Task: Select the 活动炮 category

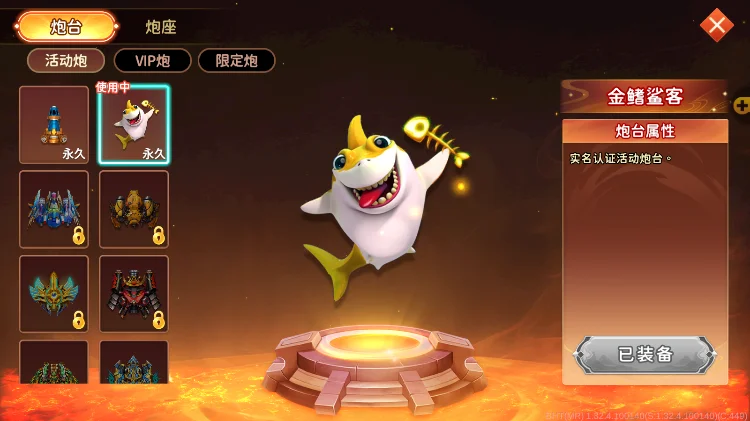Action: [x=67, y=61]
